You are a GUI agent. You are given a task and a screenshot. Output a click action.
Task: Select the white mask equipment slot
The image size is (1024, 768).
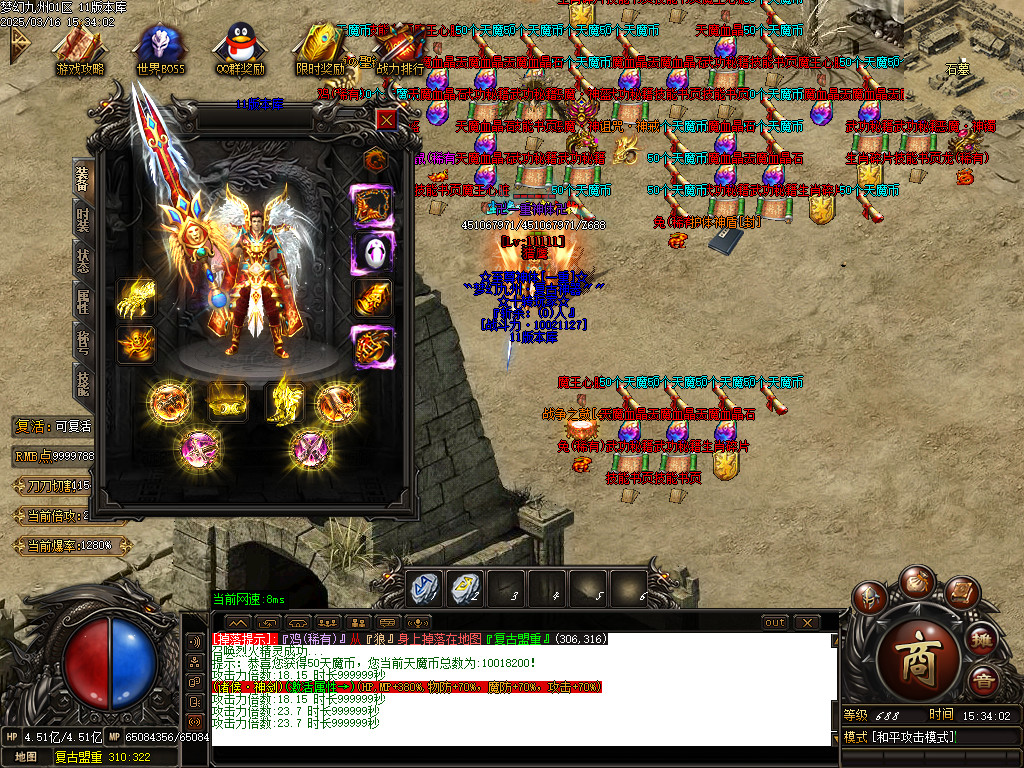coord(372,252)
